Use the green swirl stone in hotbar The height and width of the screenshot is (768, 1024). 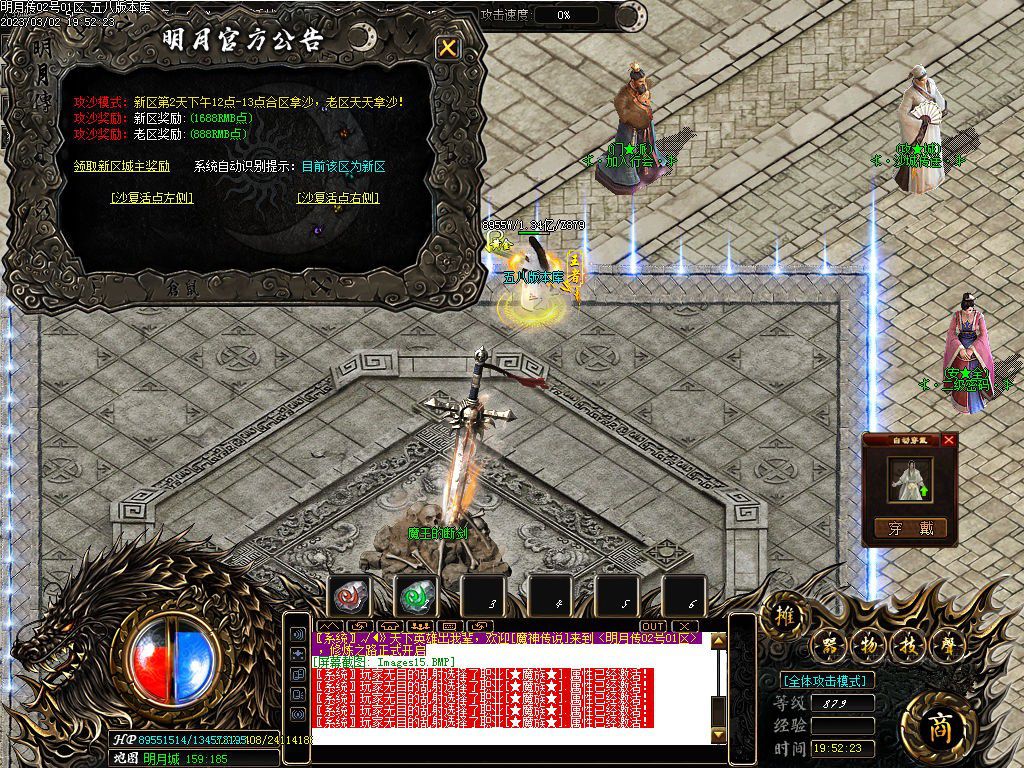click(x=416, y=597)
